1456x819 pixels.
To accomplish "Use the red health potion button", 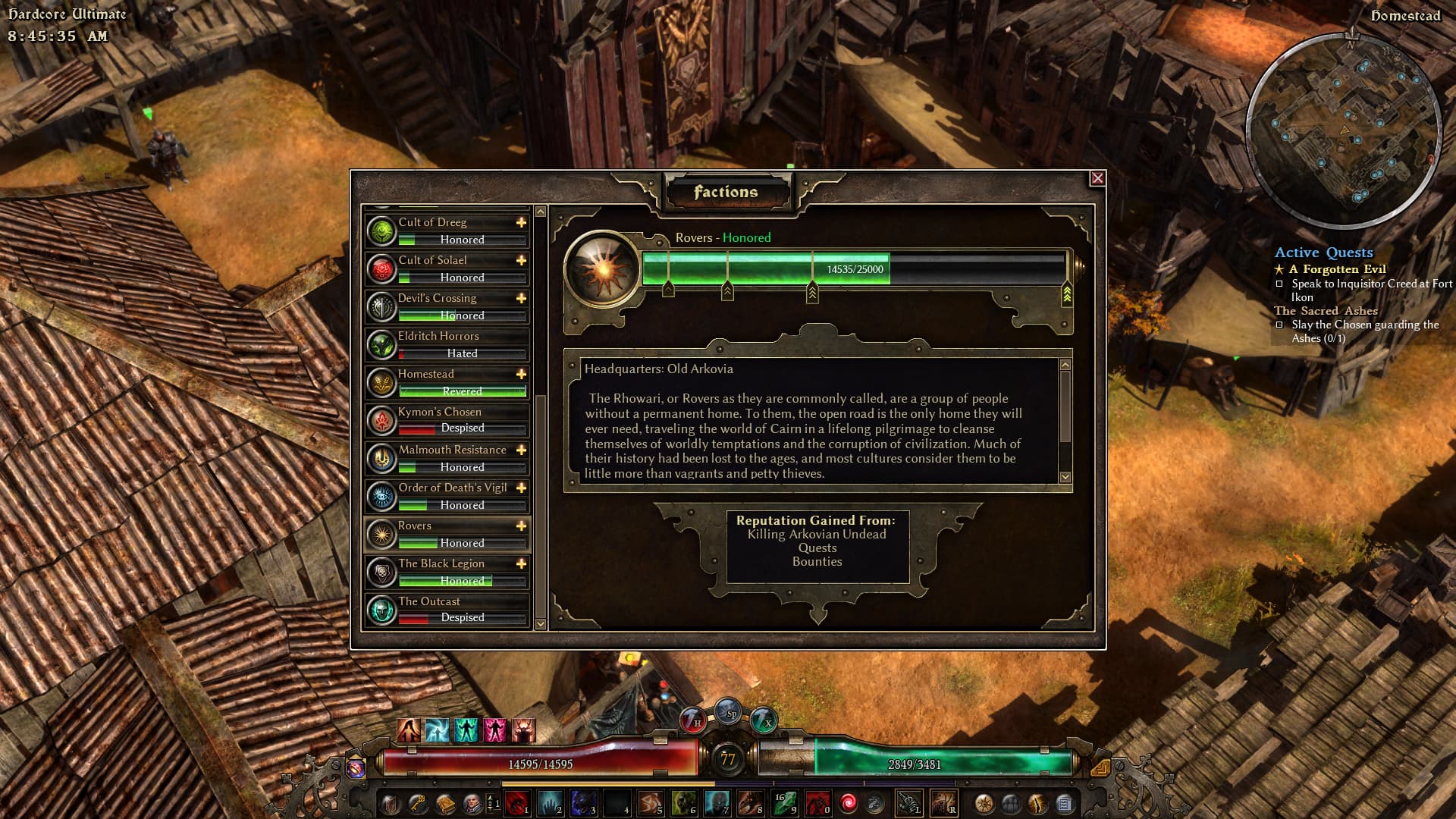I will [692, 718].
